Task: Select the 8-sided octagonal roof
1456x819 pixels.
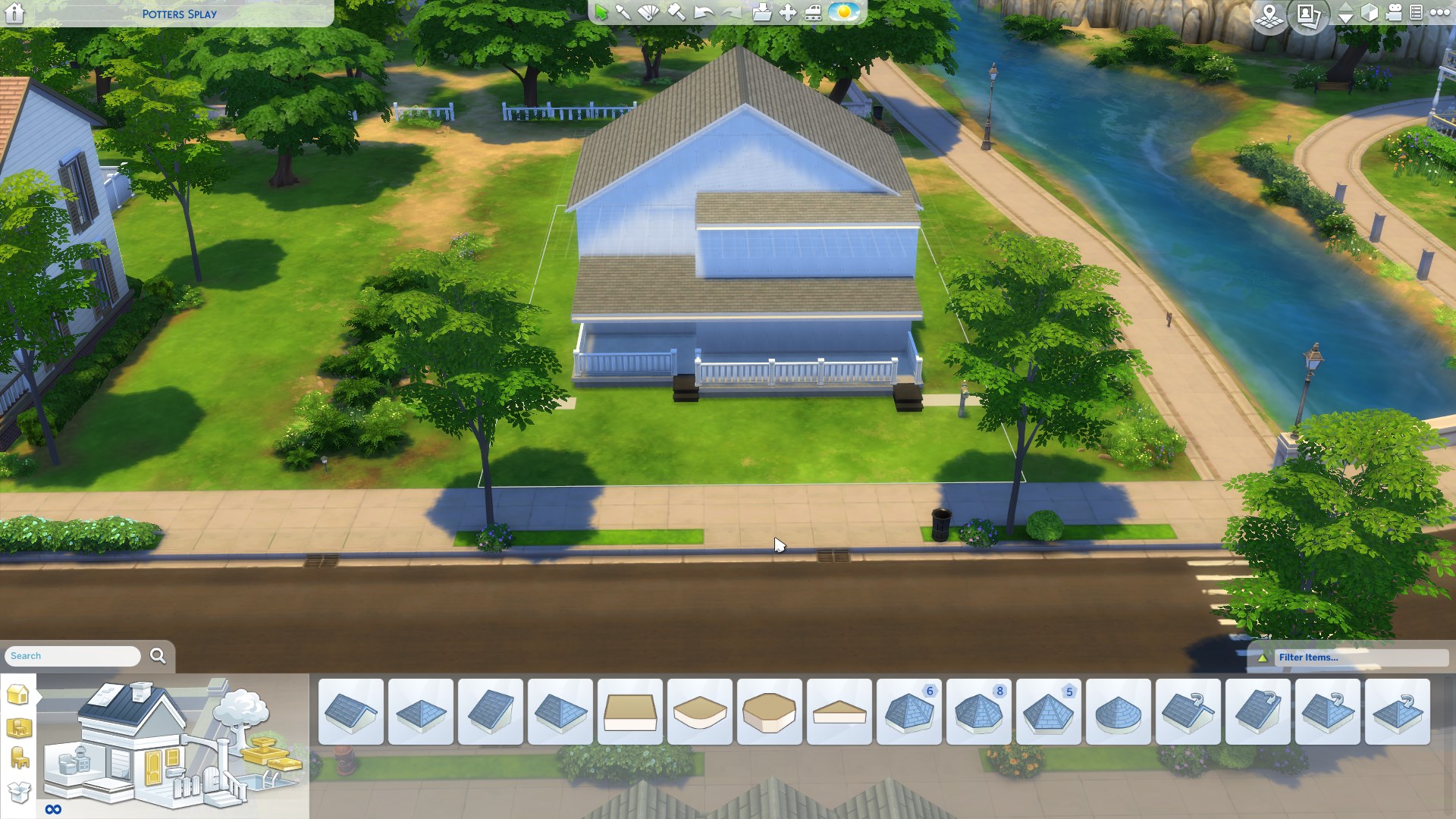Action: pyautogui.click(x=978, y=712)
